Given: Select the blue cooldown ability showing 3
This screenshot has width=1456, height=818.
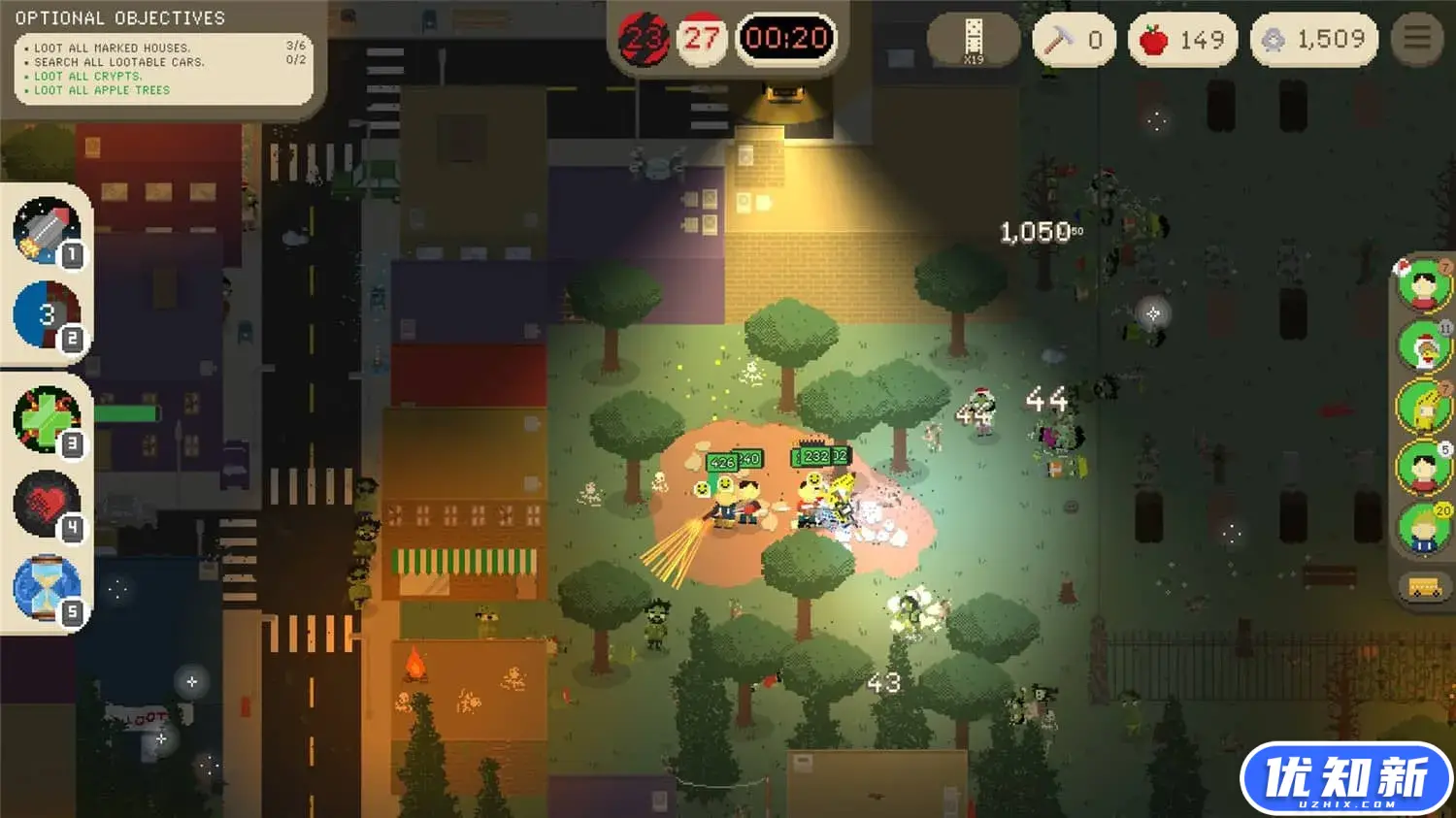Looking at the screenshot, I should pyautogui.click(x=46, y=314).
